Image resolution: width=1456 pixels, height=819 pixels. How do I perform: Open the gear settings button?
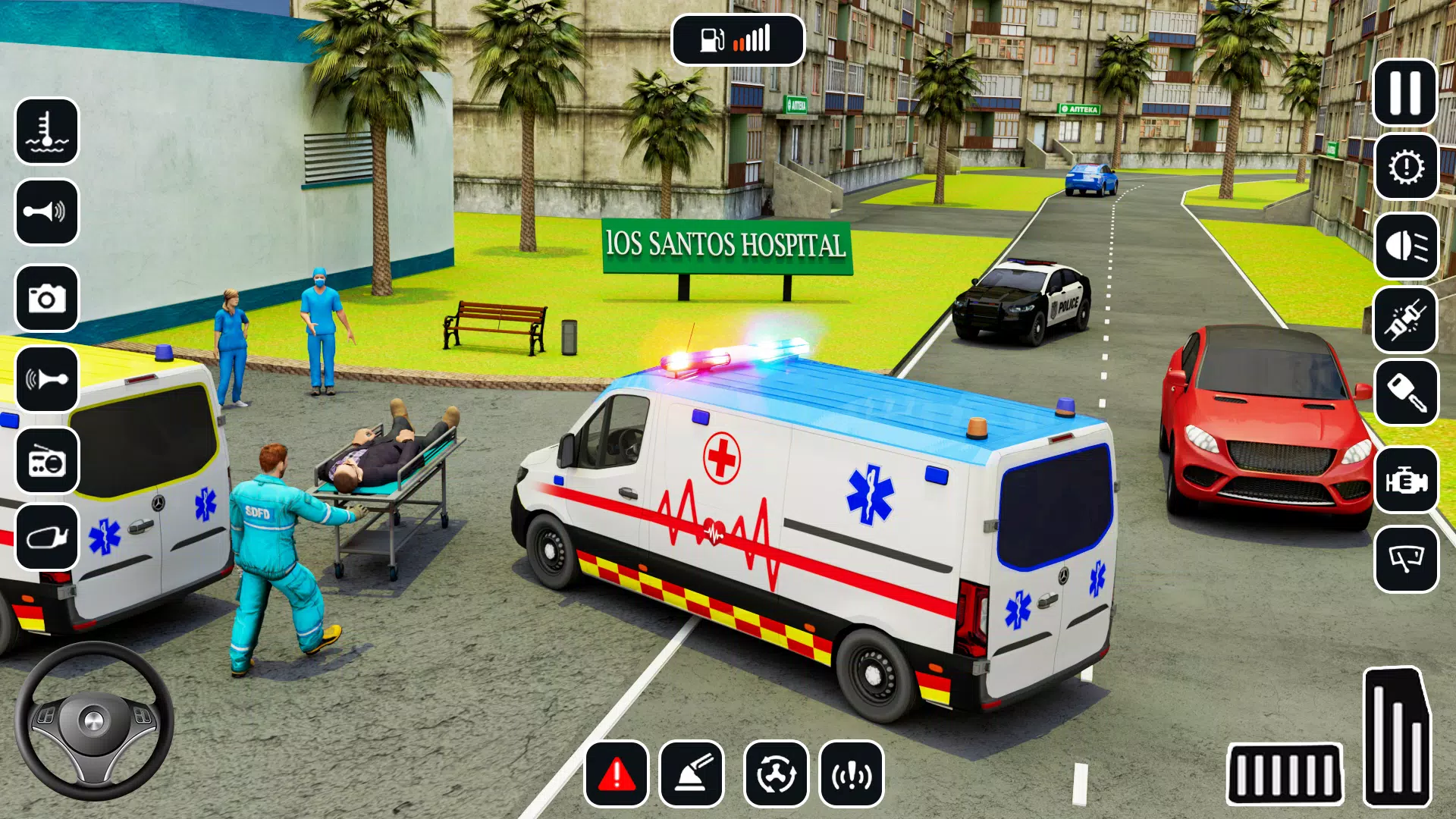pos(1406,167)
